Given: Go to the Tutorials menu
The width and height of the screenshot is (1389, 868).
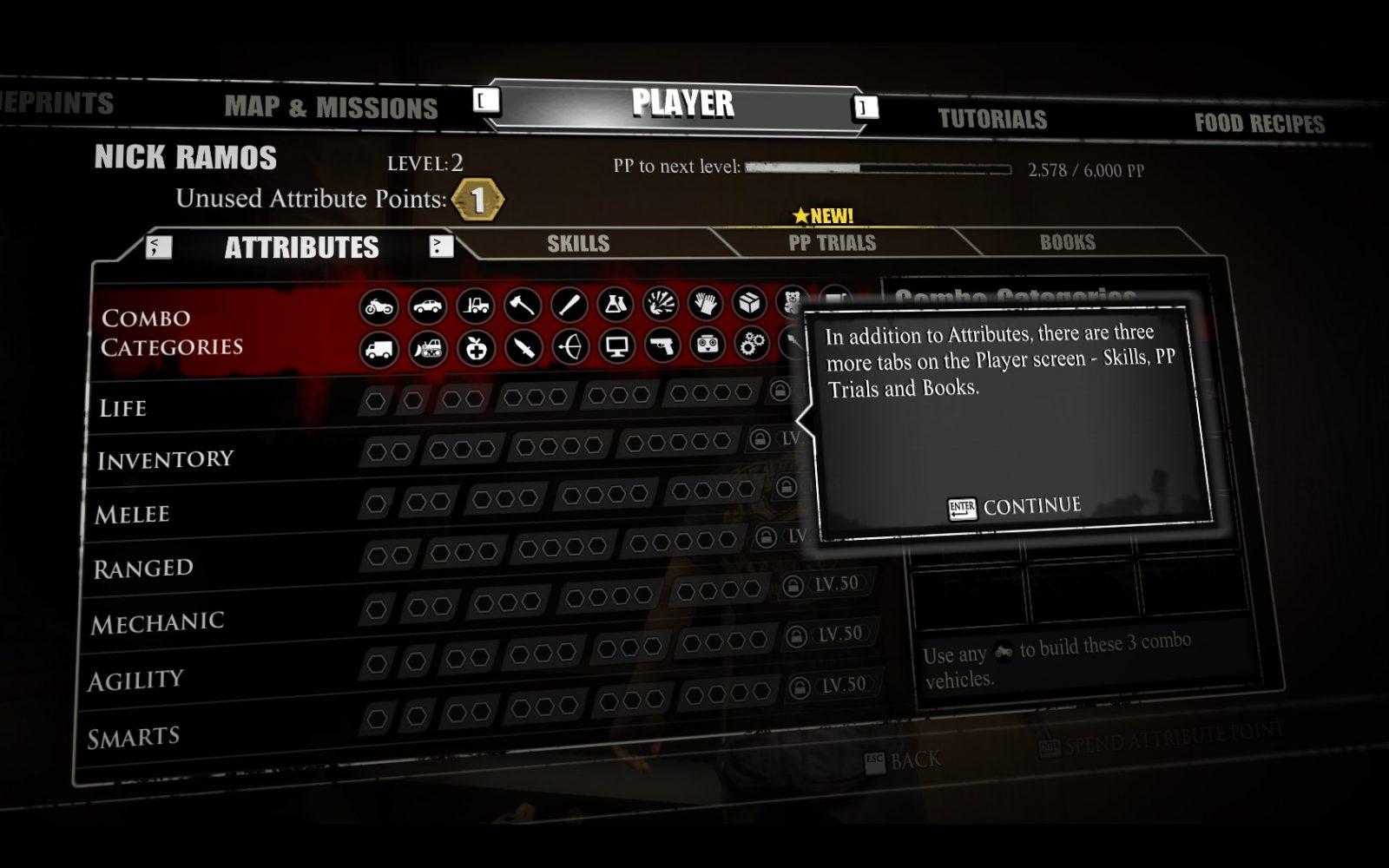Looking at the screenshot, I should 992,119.
